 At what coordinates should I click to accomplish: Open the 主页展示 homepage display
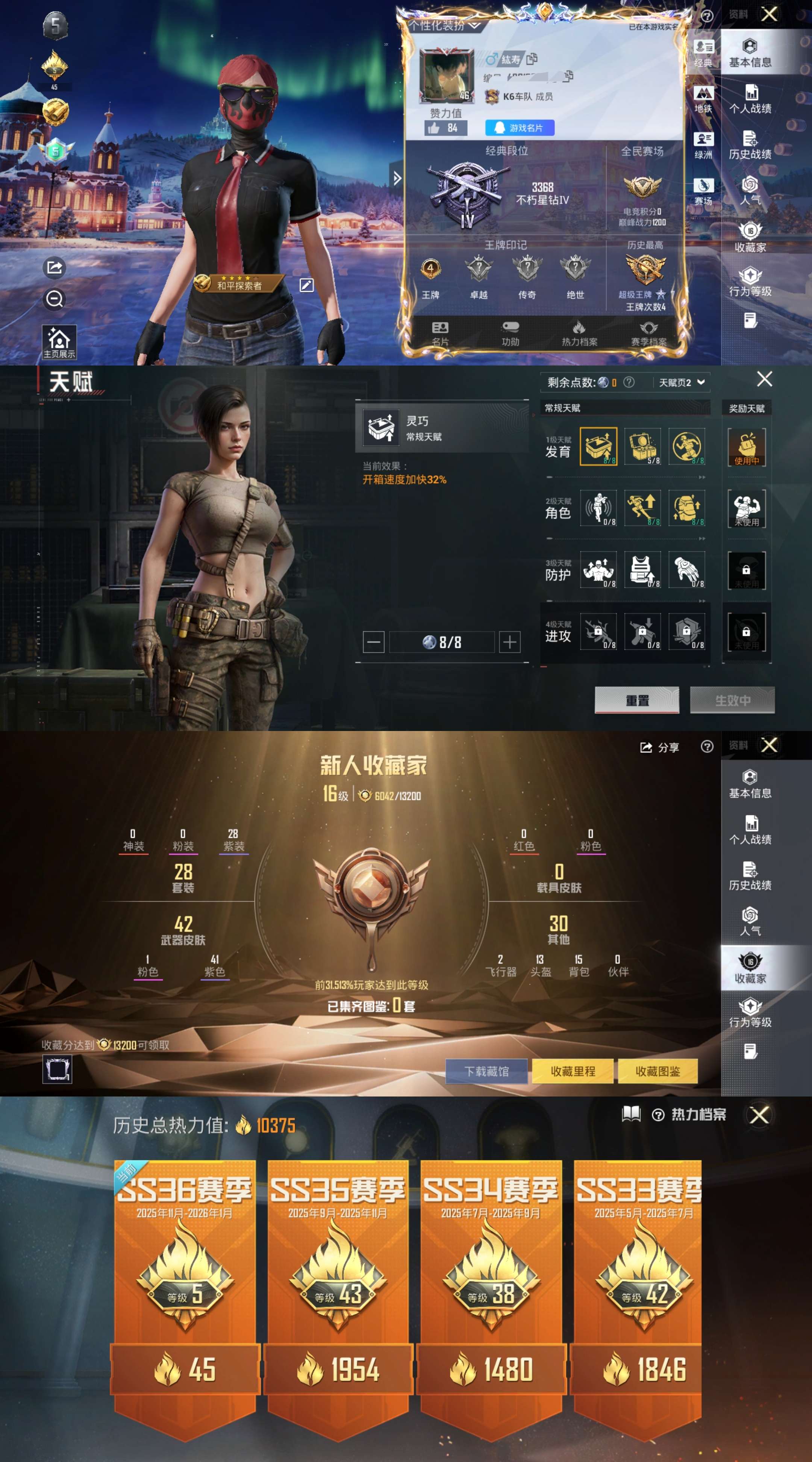(59, 342)
